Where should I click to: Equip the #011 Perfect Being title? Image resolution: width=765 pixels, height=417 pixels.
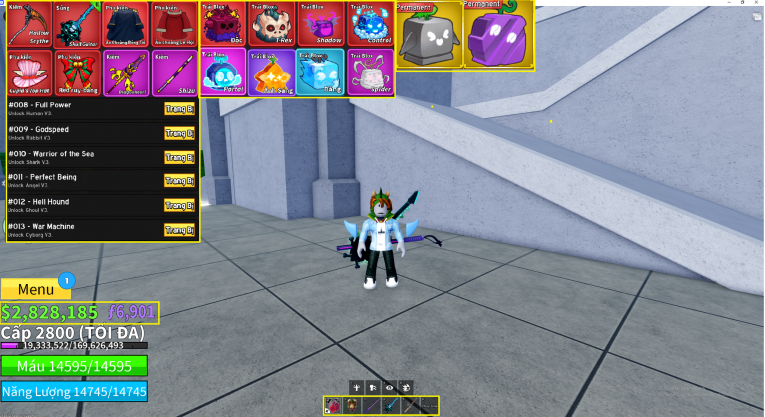[179, 181]
